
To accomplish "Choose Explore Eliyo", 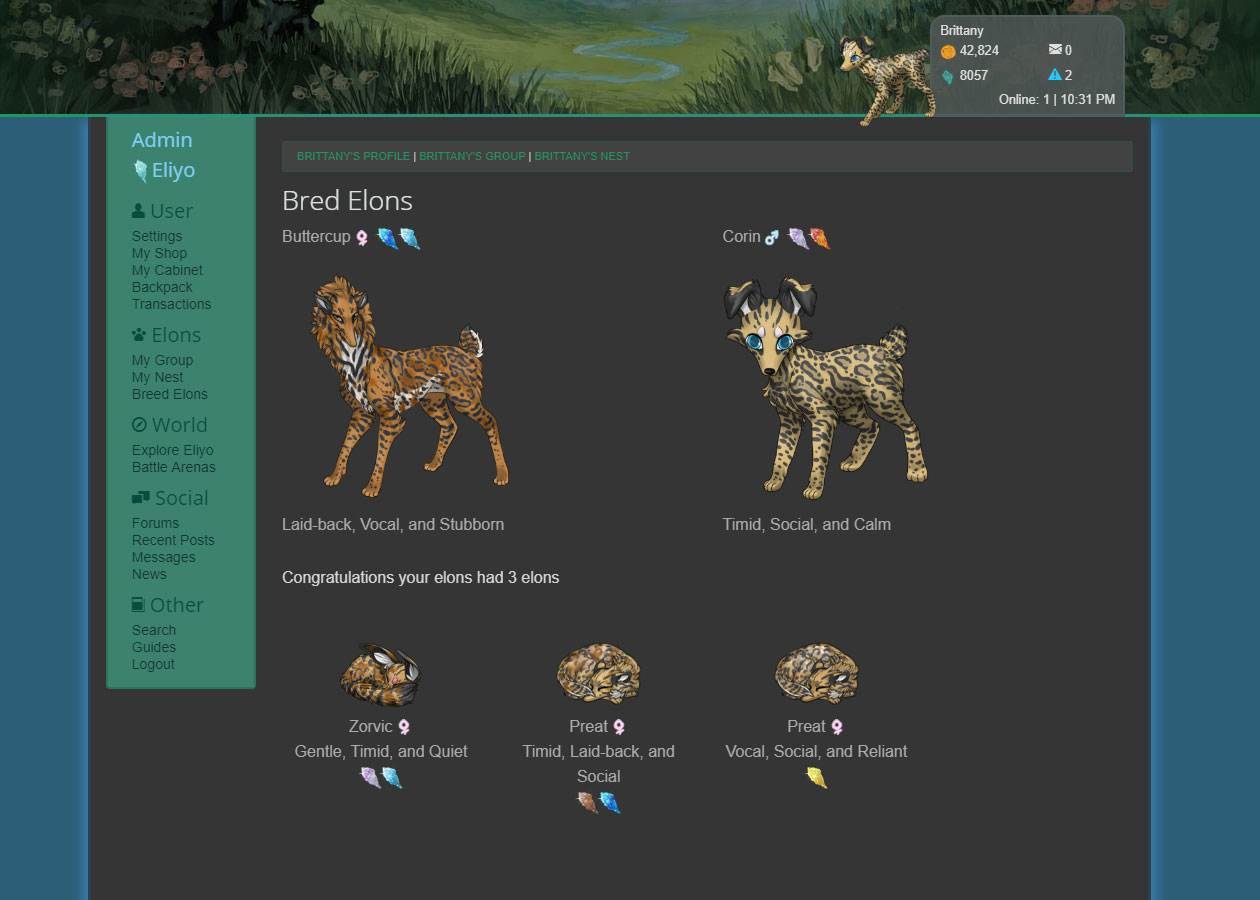I will (172, 450).
